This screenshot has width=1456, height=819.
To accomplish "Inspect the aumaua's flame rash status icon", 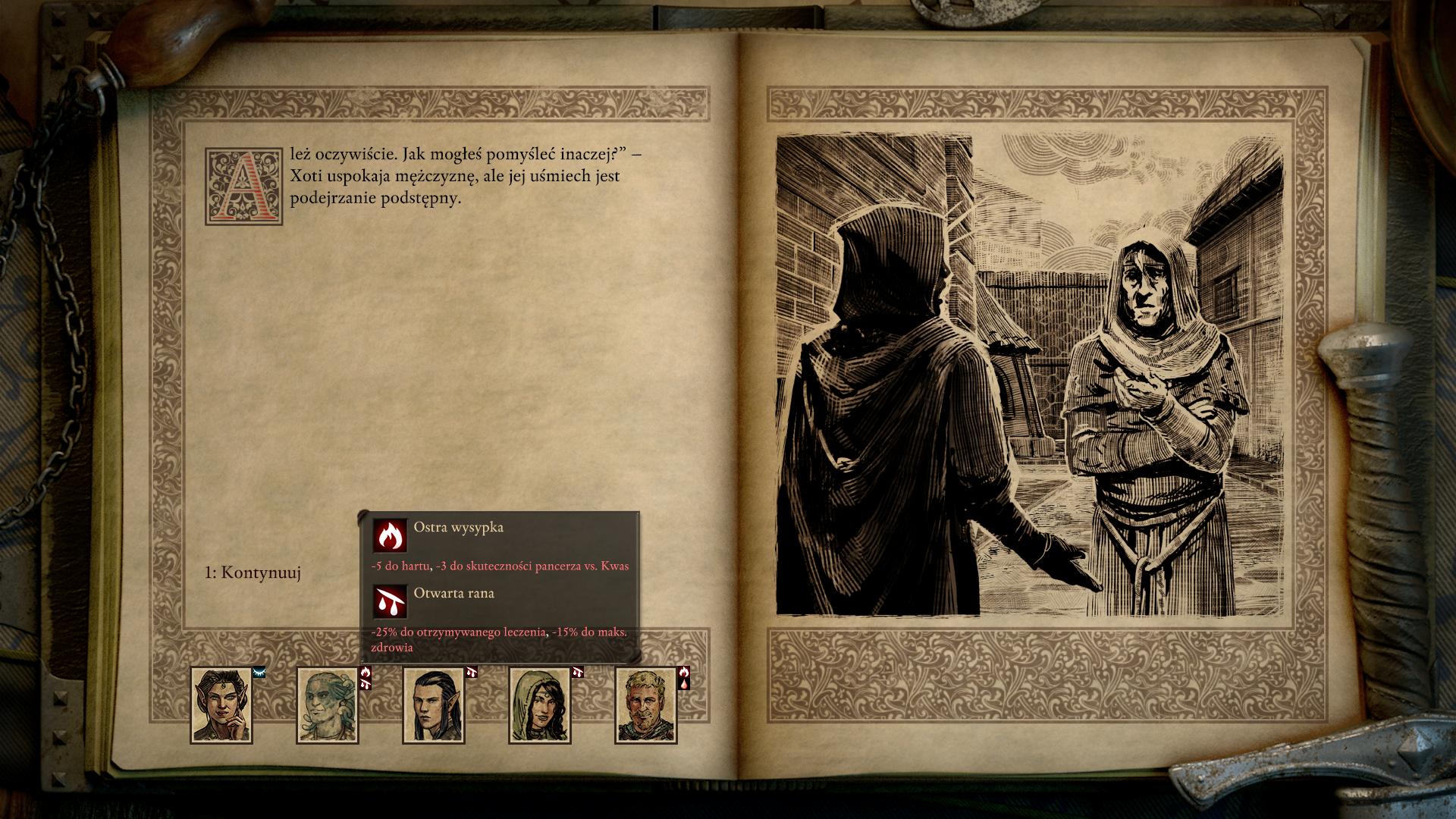I will [366, 672].
